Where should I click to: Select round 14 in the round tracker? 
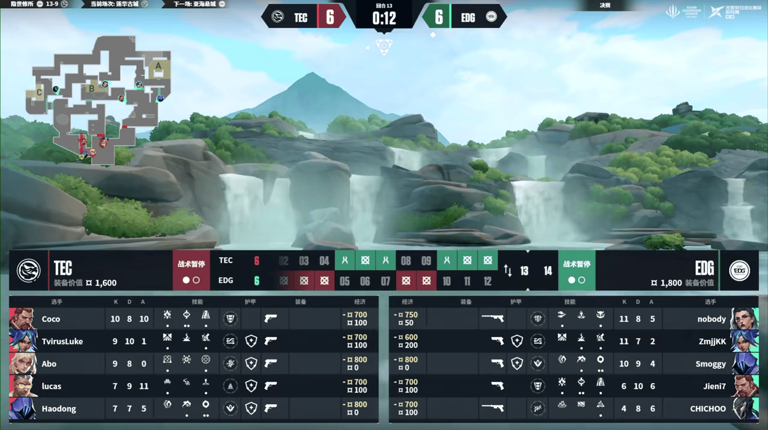[x=547, y=271]
